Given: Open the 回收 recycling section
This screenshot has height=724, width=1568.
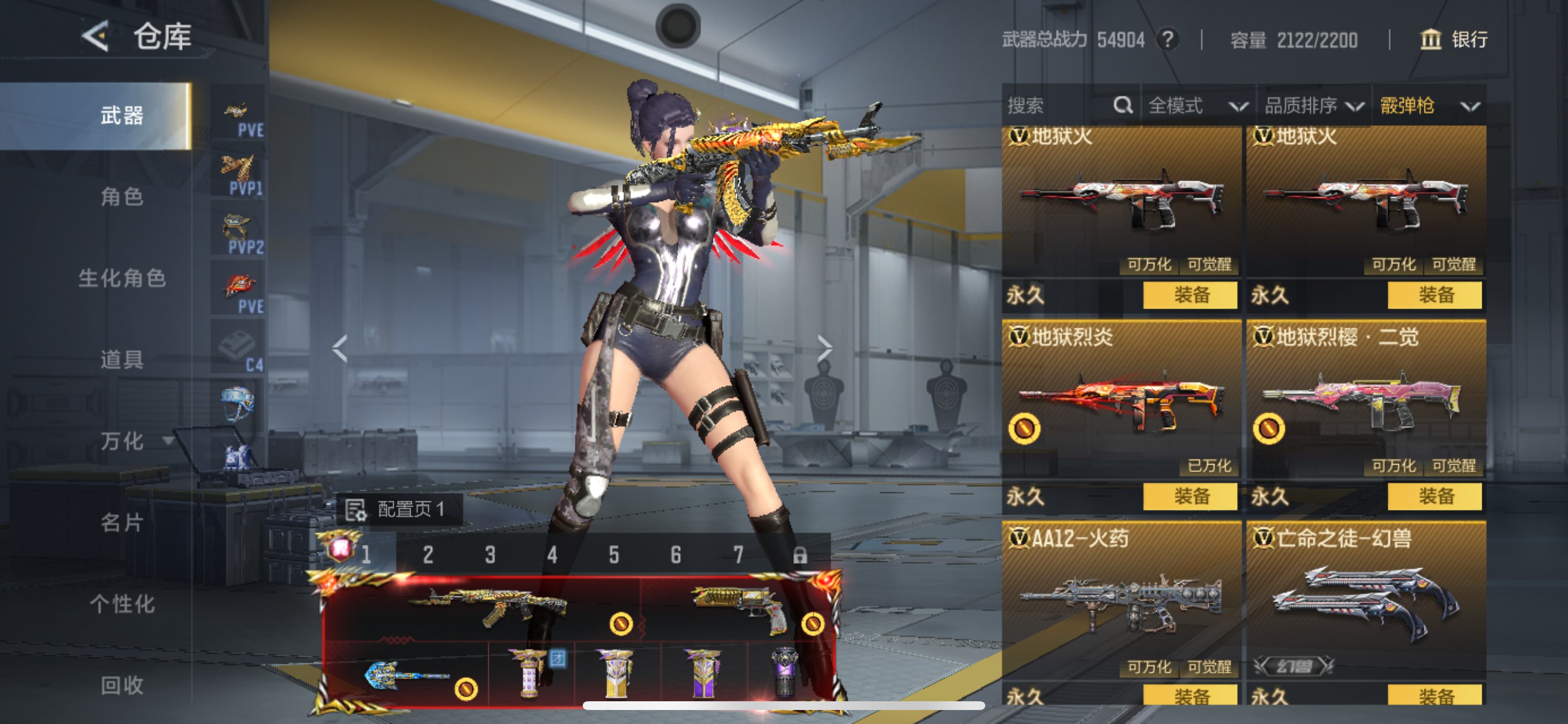Looking at the screenshot, I should (122, 685).
